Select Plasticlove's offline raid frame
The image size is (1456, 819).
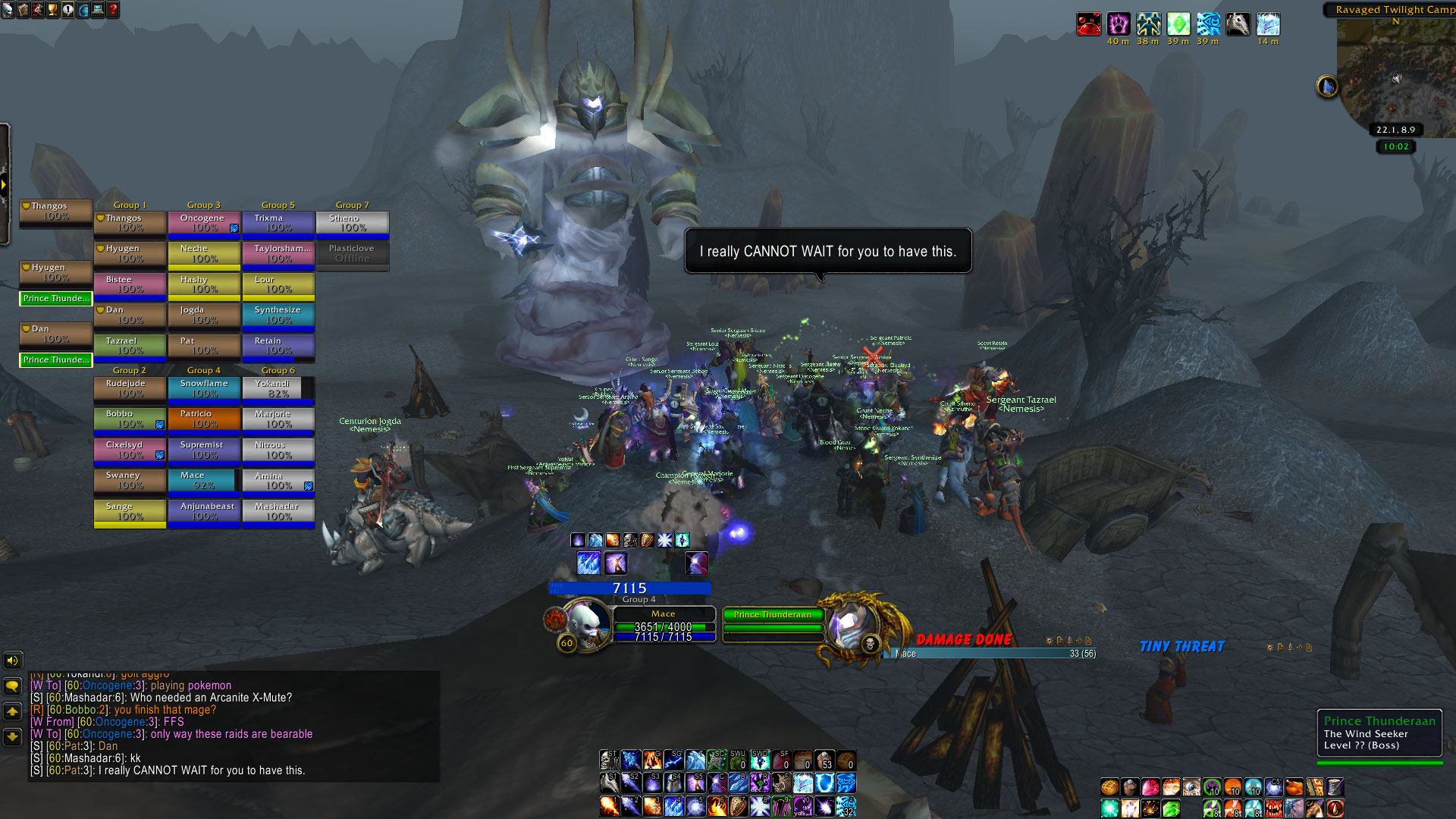click(x=352, y=253)
